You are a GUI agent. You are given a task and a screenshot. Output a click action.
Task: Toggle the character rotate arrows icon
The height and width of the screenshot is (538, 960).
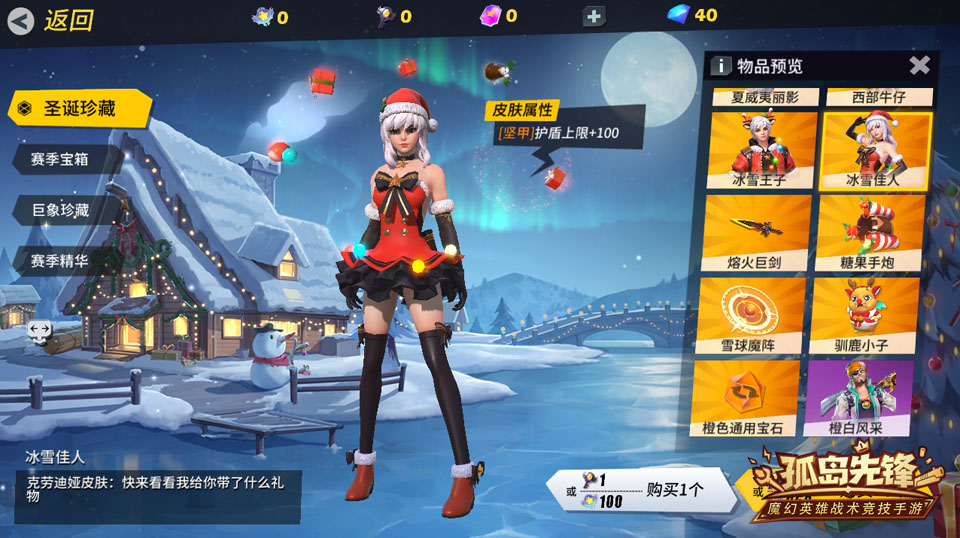(40, 329)
